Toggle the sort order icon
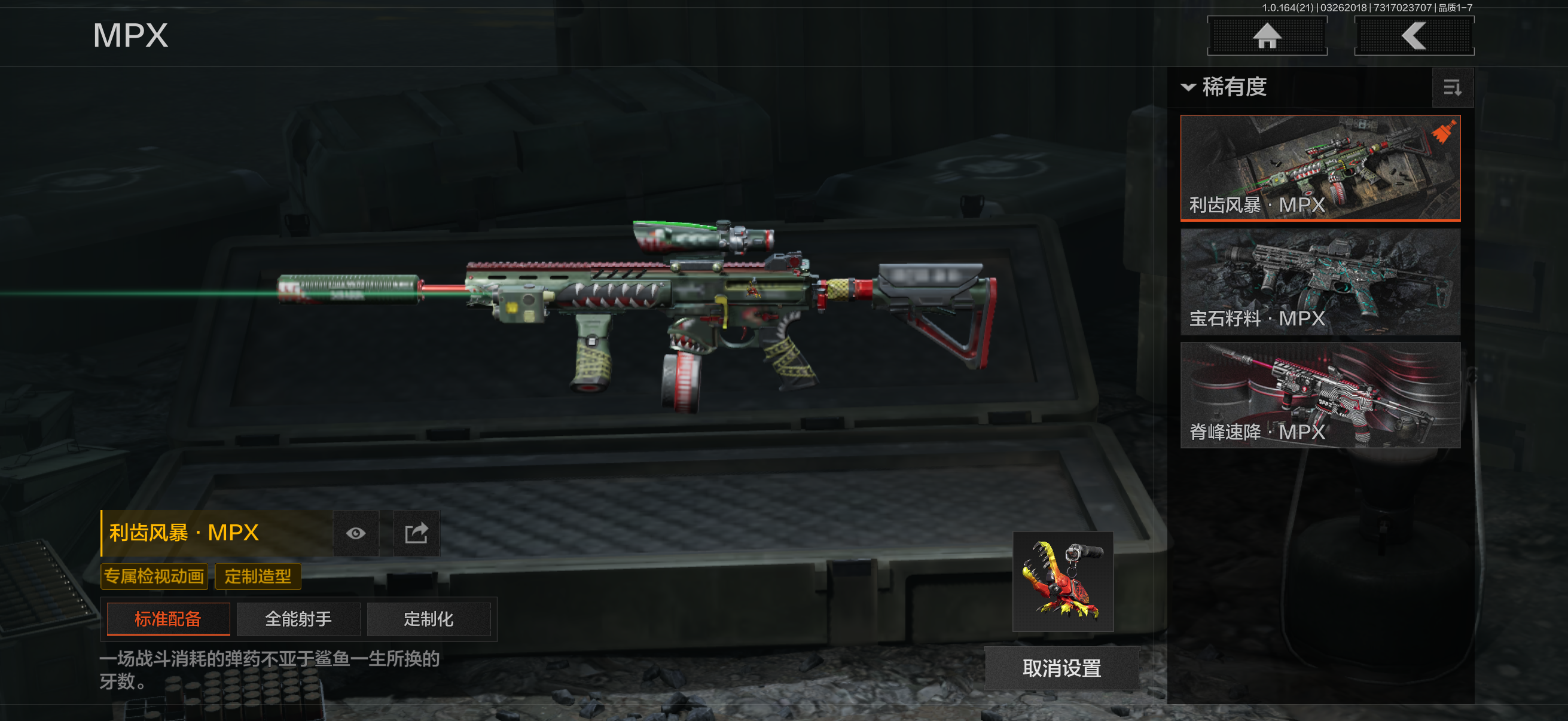The height and width of the screenshot is (721, 1568). pos(1453,88)
